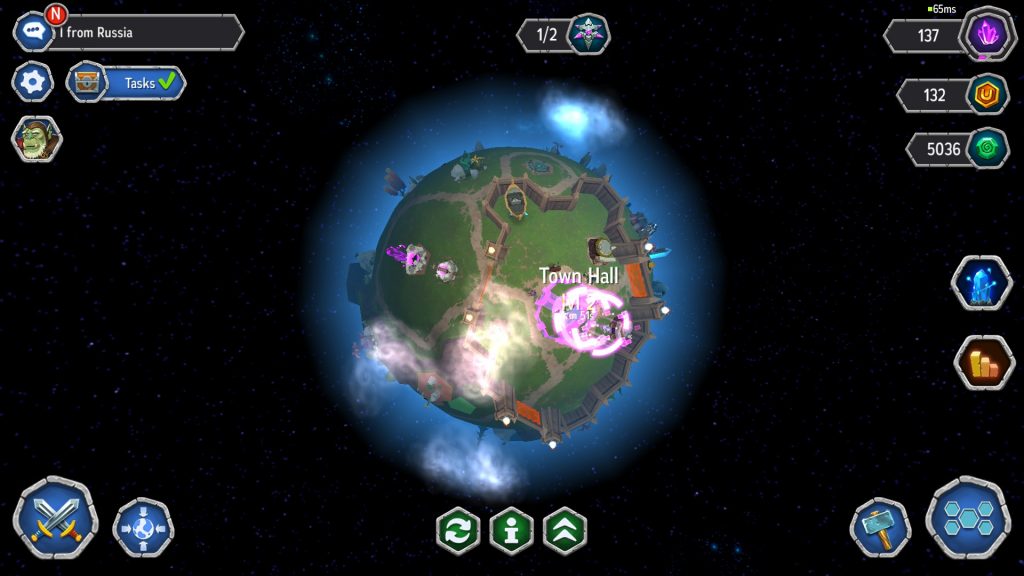The height and width of the screenshot is (576, 1024).
Task: Click the orange coin currency icon
Action: pos(988,95)
